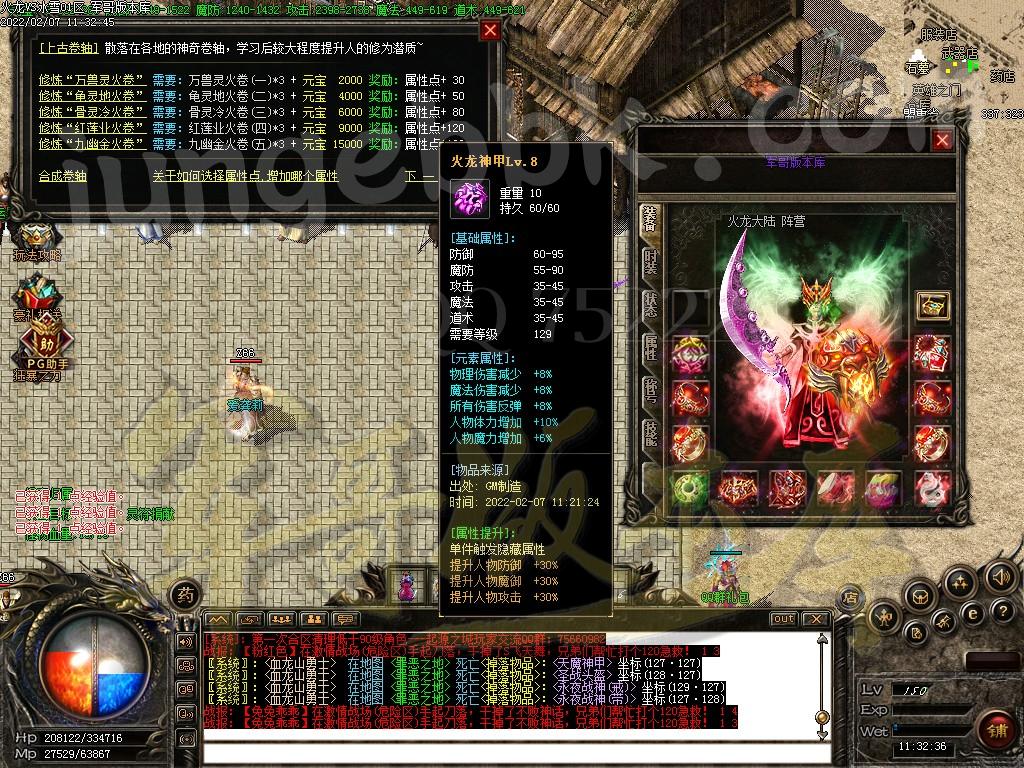Choose the 修炼"九幽金火卷" option

click(92, 144)
